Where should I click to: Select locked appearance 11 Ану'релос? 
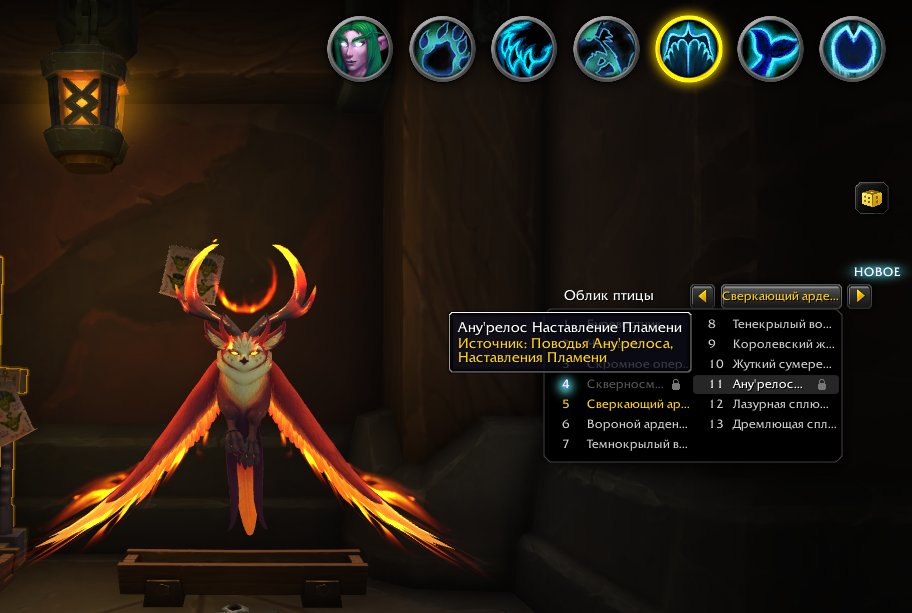point(768,384)
